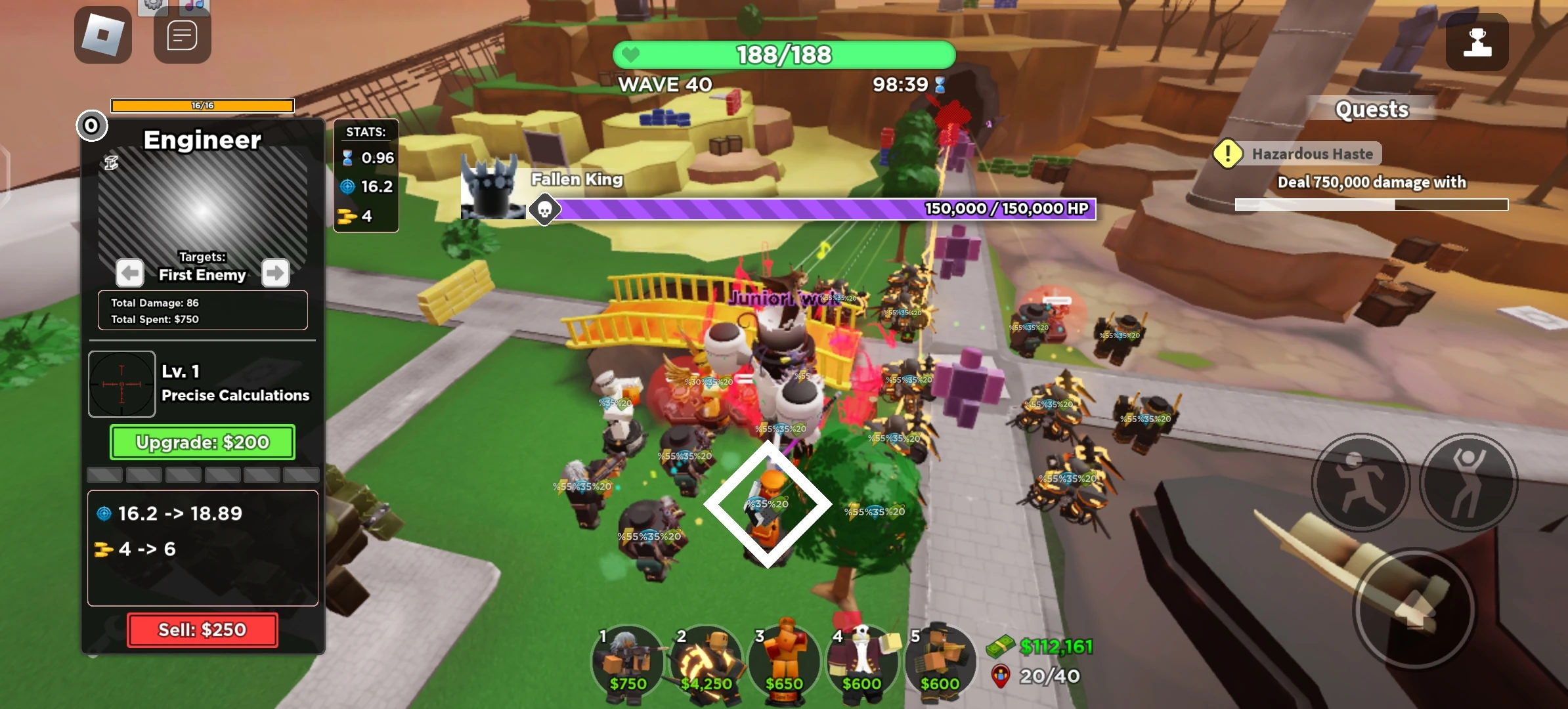Image resolution: width=1568 pixels, height=709 pixels.
Task: Click the settings gear at top
Action: click(153, 5)
